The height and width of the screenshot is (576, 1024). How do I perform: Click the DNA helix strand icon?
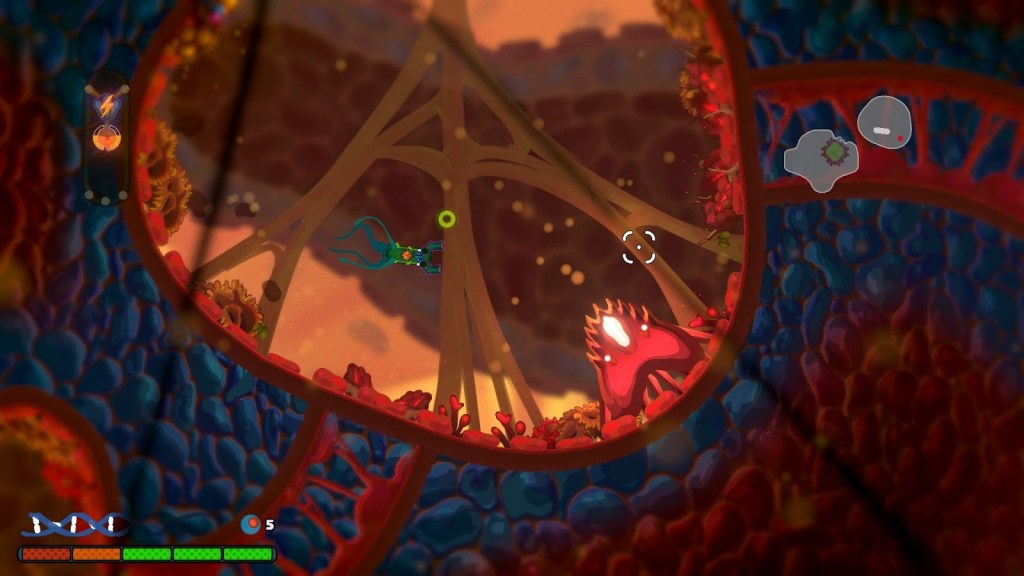[x=75, y=523]
